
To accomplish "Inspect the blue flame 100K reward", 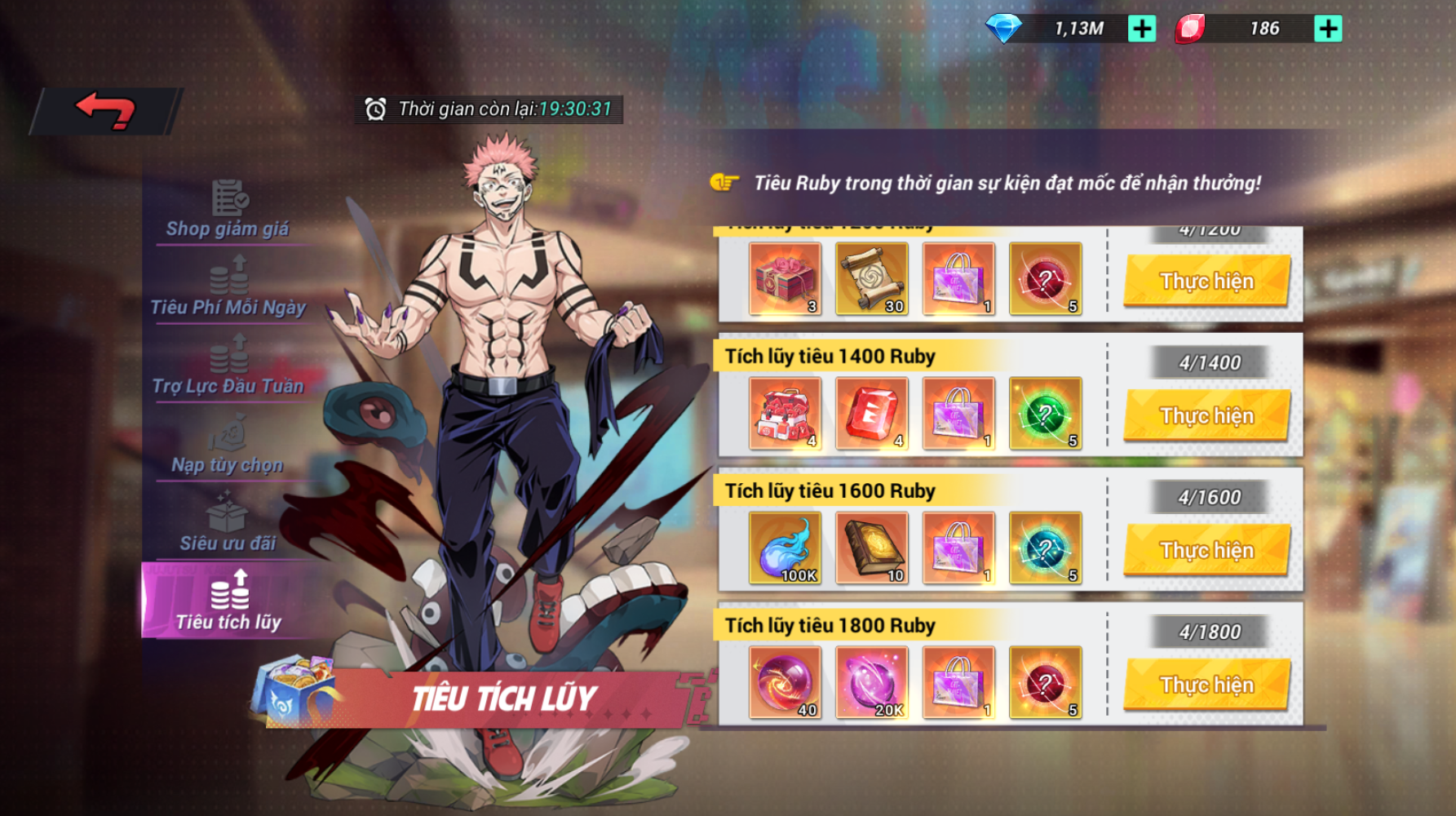I will click(x=785, y=548).
